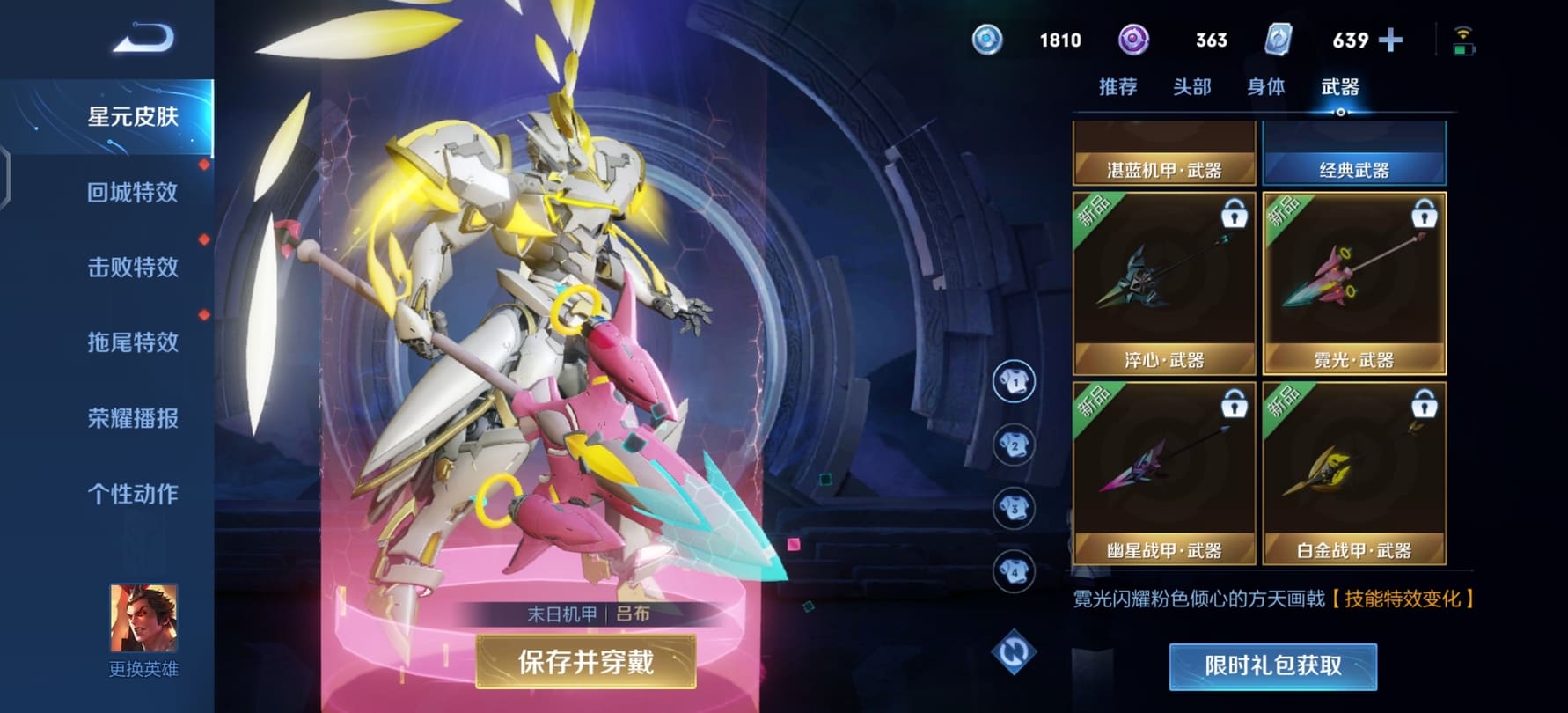Select the 淬心·武器 weapon tile

[x=1164, y=283]
